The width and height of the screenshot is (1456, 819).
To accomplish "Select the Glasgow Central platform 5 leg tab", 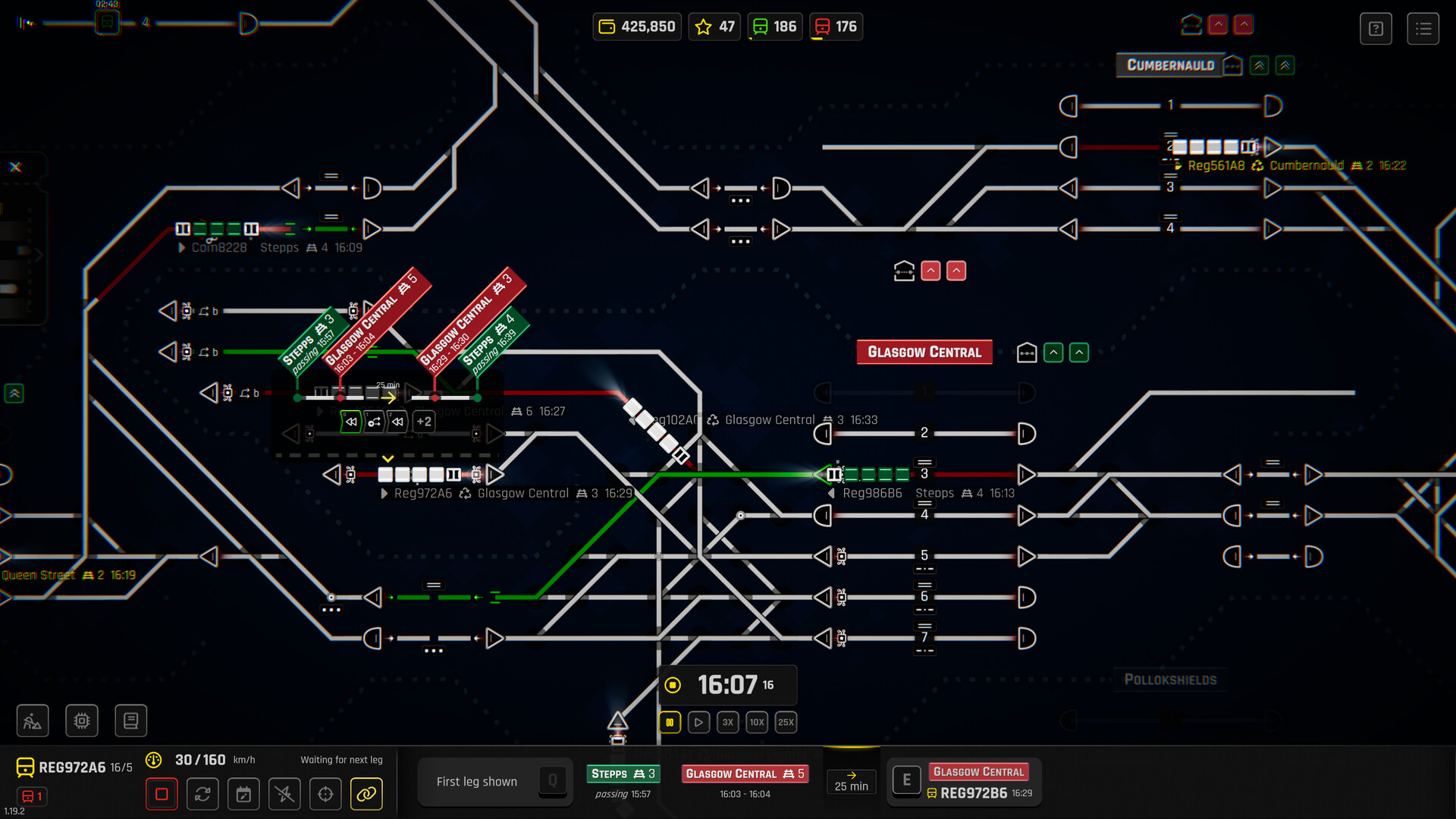I will click(745, 773).
